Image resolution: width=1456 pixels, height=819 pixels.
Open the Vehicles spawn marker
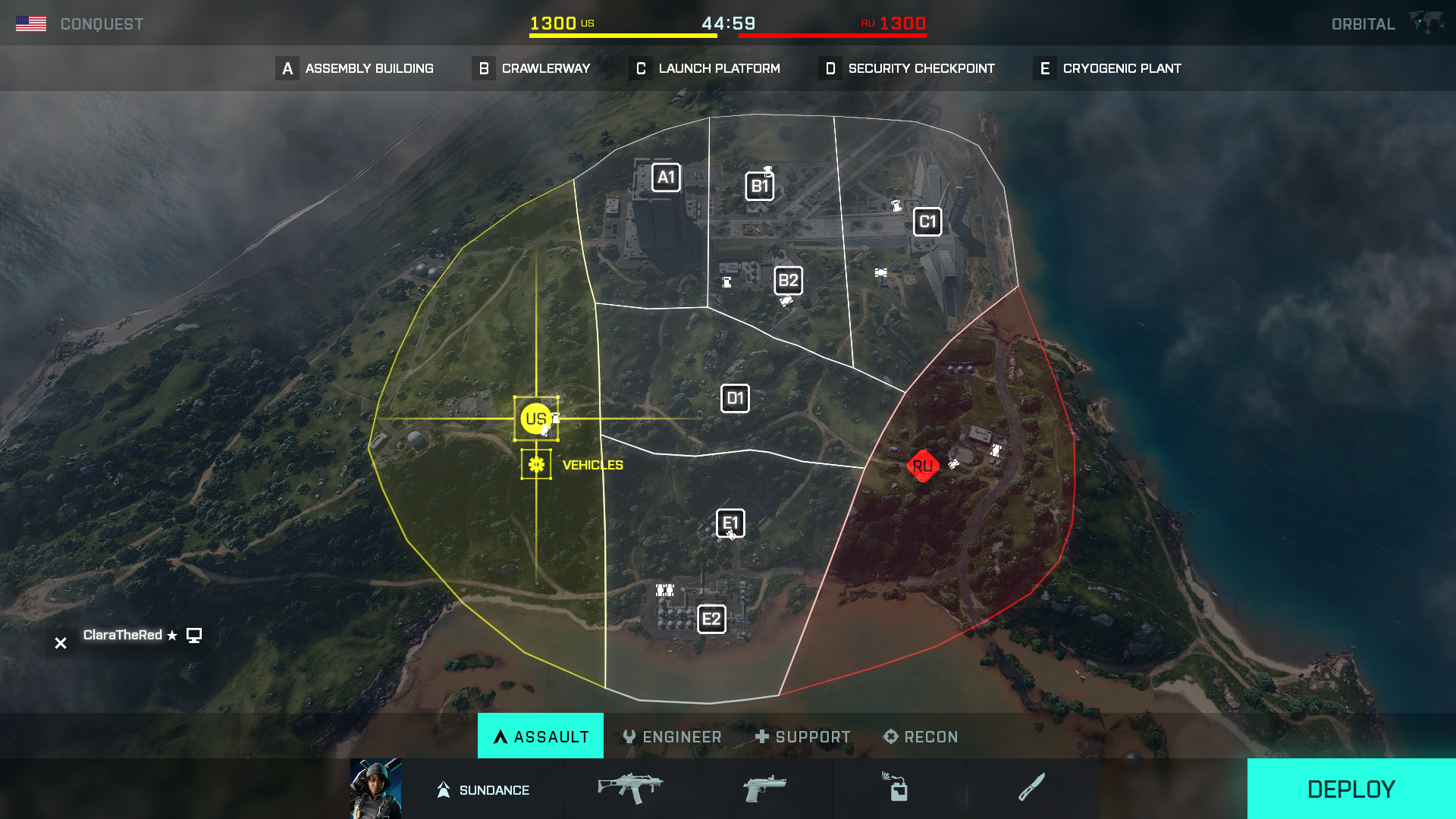pyautogui.click(x=536, y=464)
